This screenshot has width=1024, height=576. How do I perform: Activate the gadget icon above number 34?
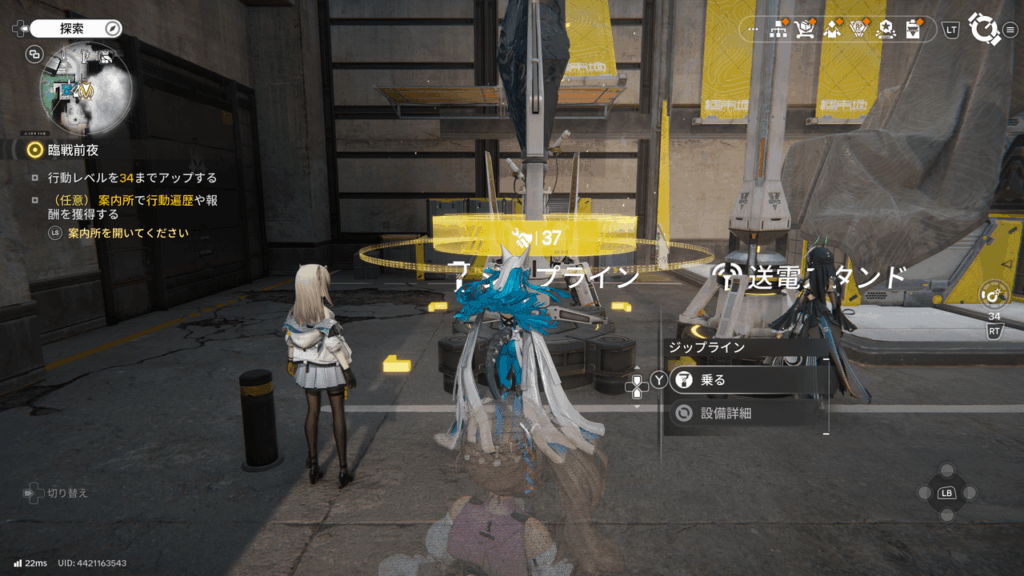point(993,294)
